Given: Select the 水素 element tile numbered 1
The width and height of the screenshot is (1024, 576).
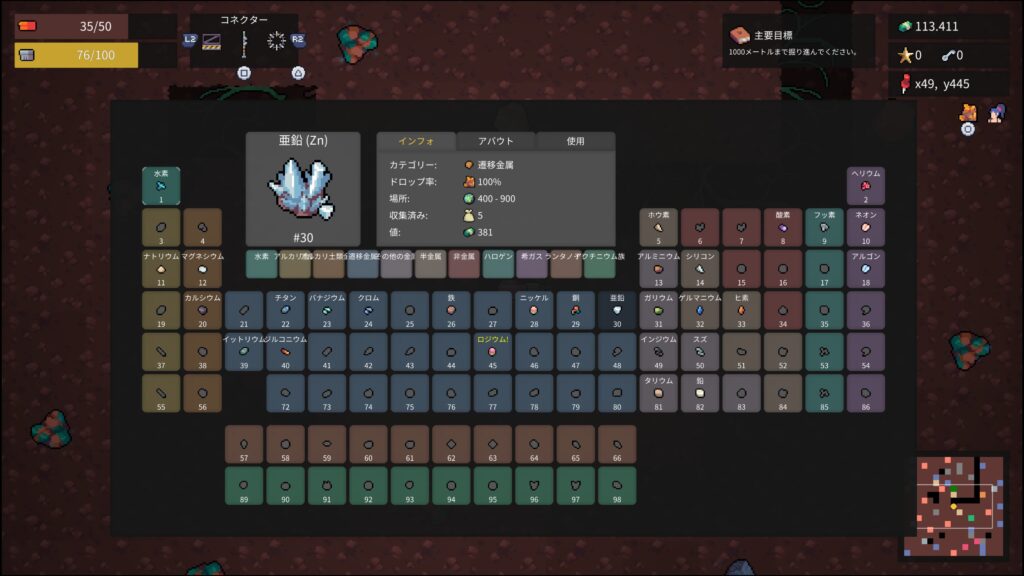Looking at the screenshot, I should [160, 186].
